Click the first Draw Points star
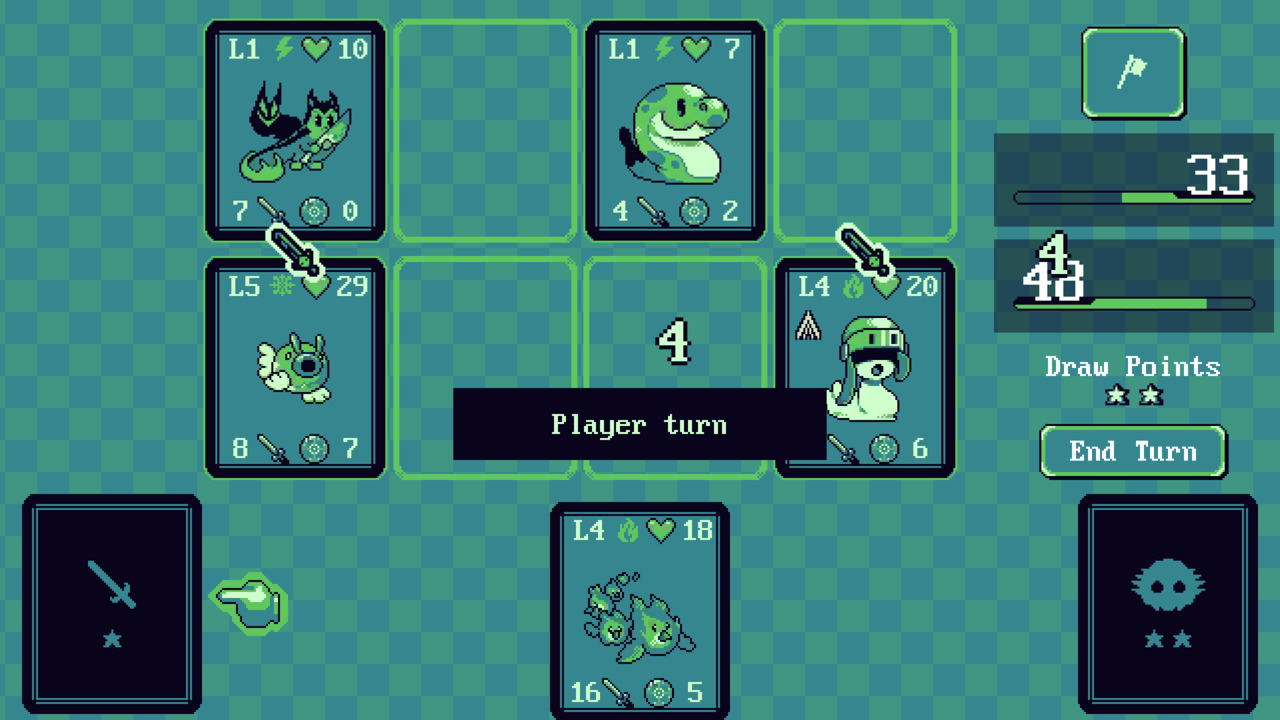The height and width of the screenshot is (720, 1280). point(1116,396)
